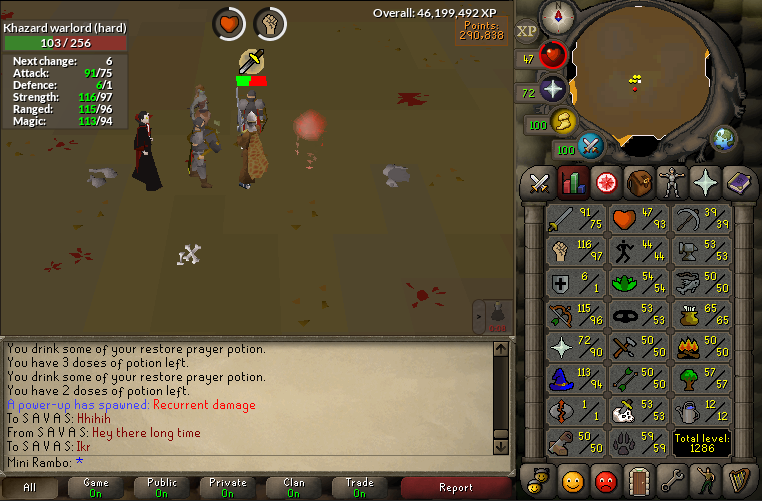
Task: Toggle the XP drops button
Action: (x=527, y=31)
